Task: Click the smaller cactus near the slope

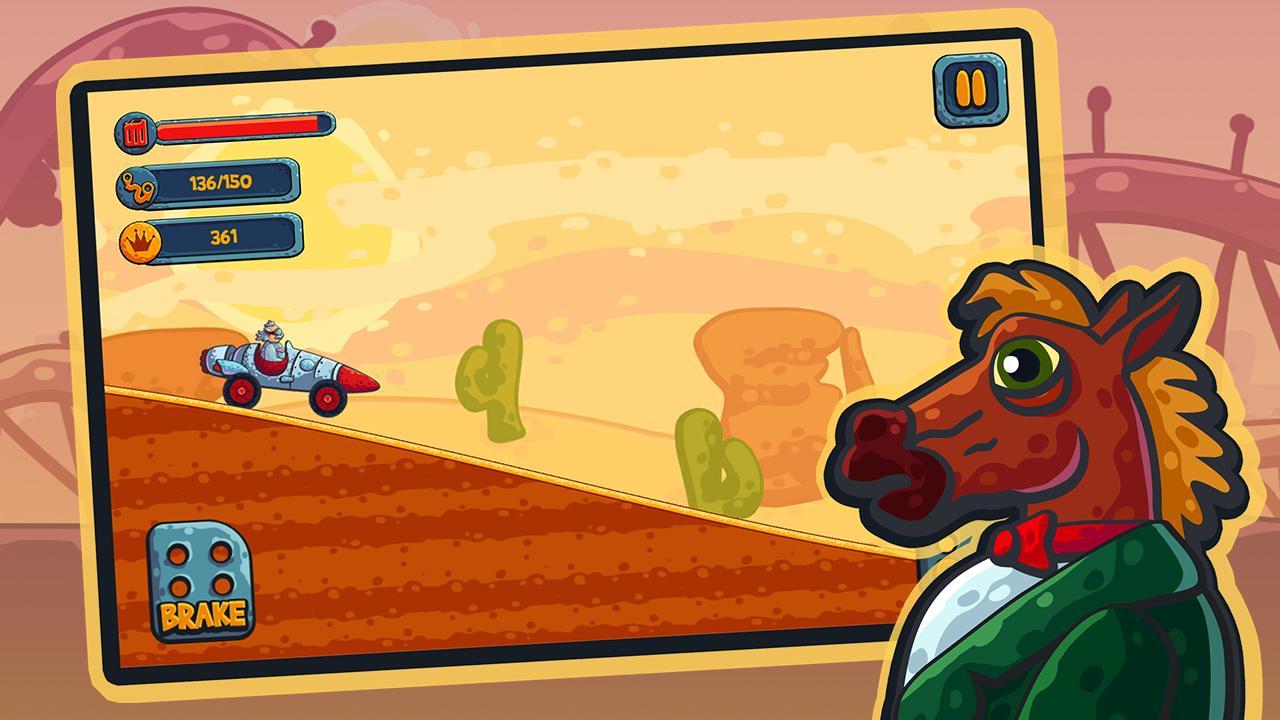Action: click(x=710, y=460)
